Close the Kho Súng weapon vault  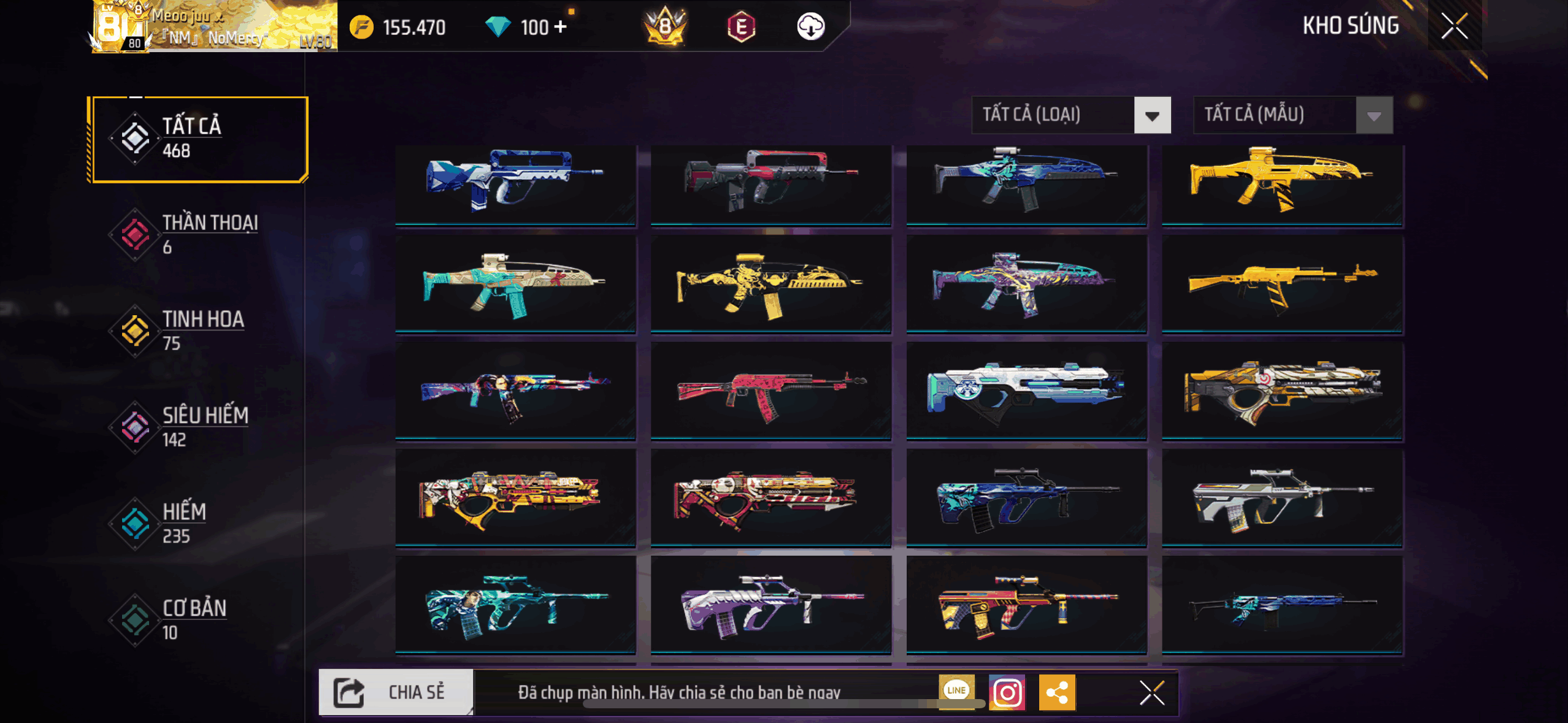click(x=1454, y=26)
